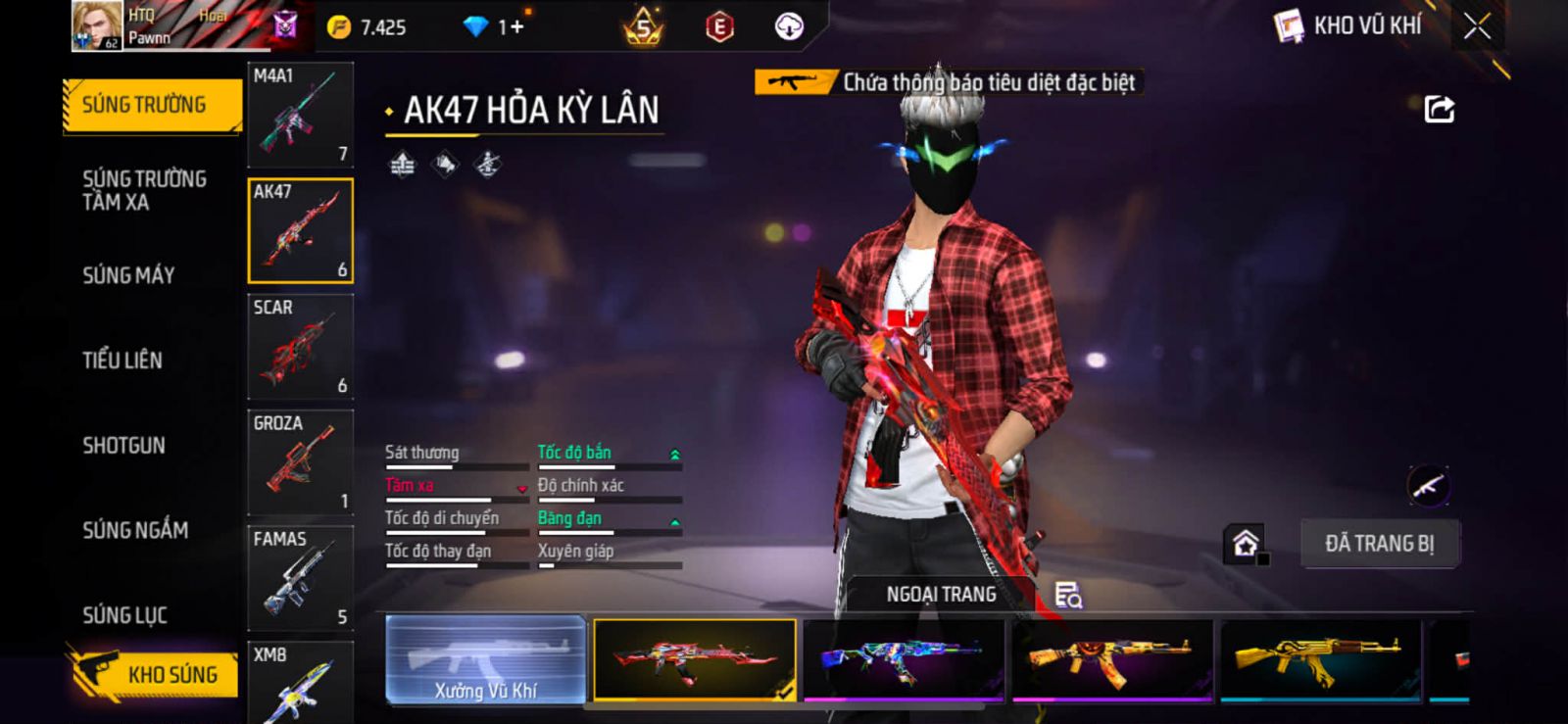Click the KHO SÚNG button
Viewport: 1568px width, 724px height.
coord(155,674)
